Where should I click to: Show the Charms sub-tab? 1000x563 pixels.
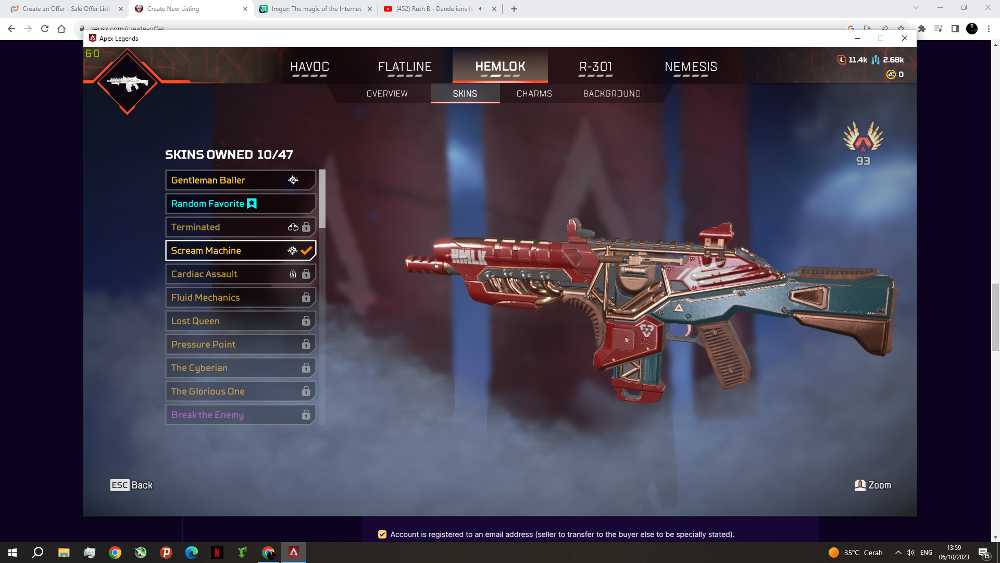point(534,94)
